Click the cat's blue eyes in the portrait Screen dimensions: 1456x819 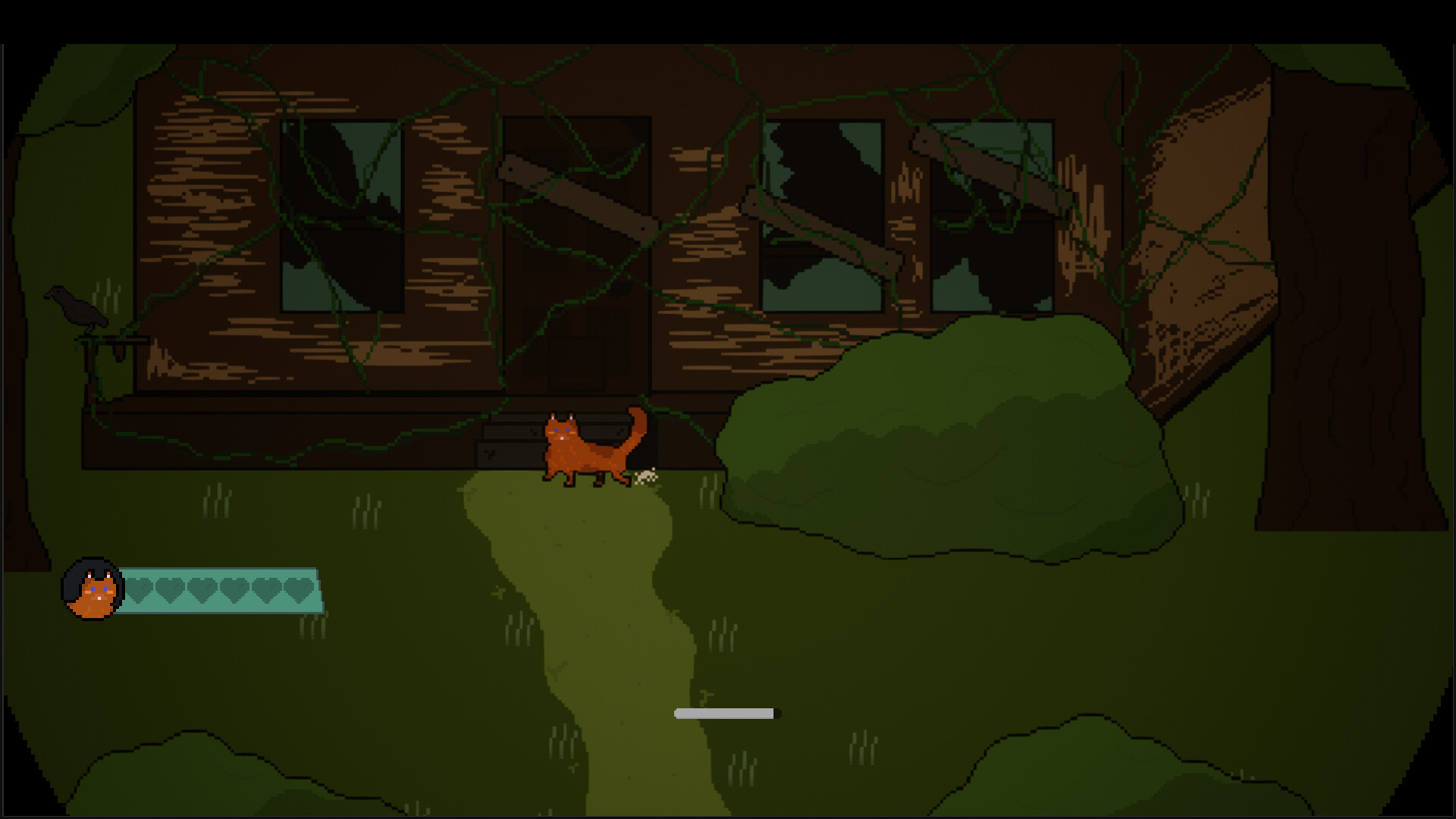[x=99, y=590]
